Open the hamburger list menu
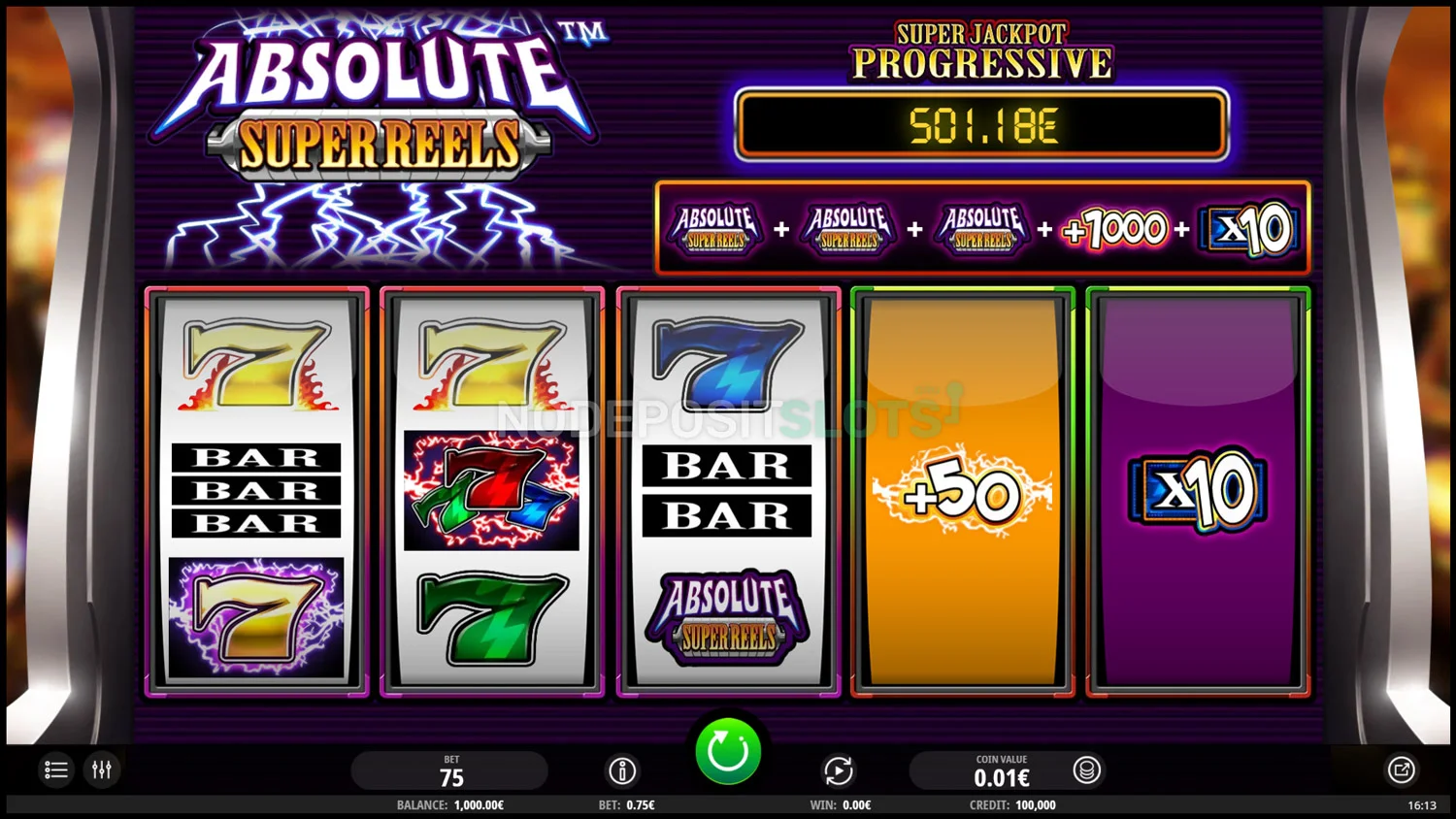1456x819 pixels. [x=56, y=770]
